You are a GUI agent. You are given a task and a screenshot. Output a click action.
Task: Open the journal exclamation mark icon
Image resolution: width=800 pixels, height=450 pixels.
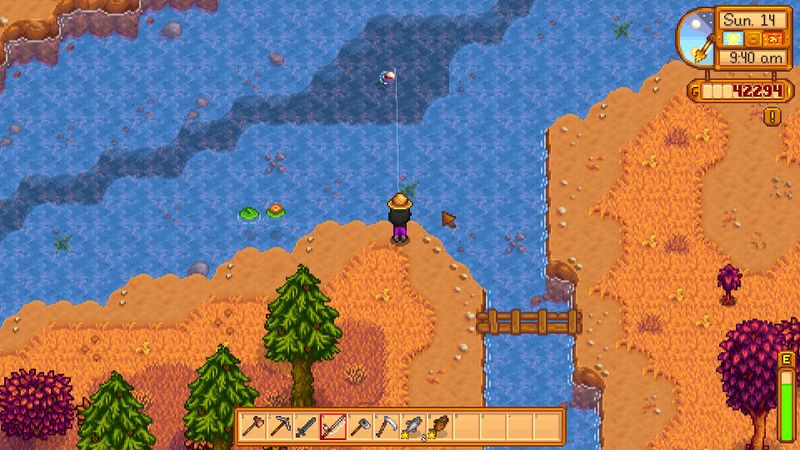(772, 116)
